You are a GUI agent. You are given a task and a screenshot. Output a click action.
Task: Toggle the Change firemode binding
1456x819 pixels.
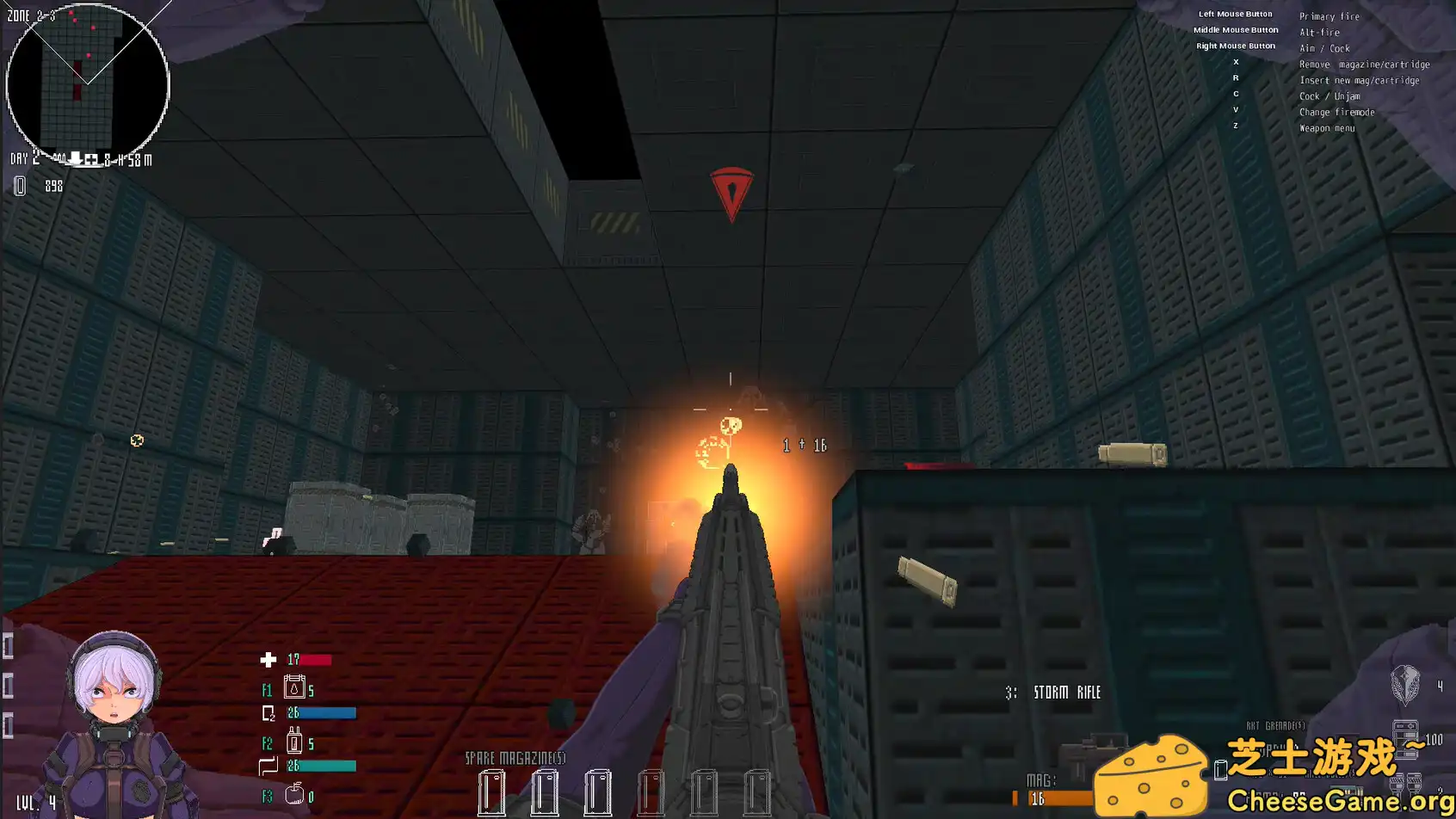1337,112
